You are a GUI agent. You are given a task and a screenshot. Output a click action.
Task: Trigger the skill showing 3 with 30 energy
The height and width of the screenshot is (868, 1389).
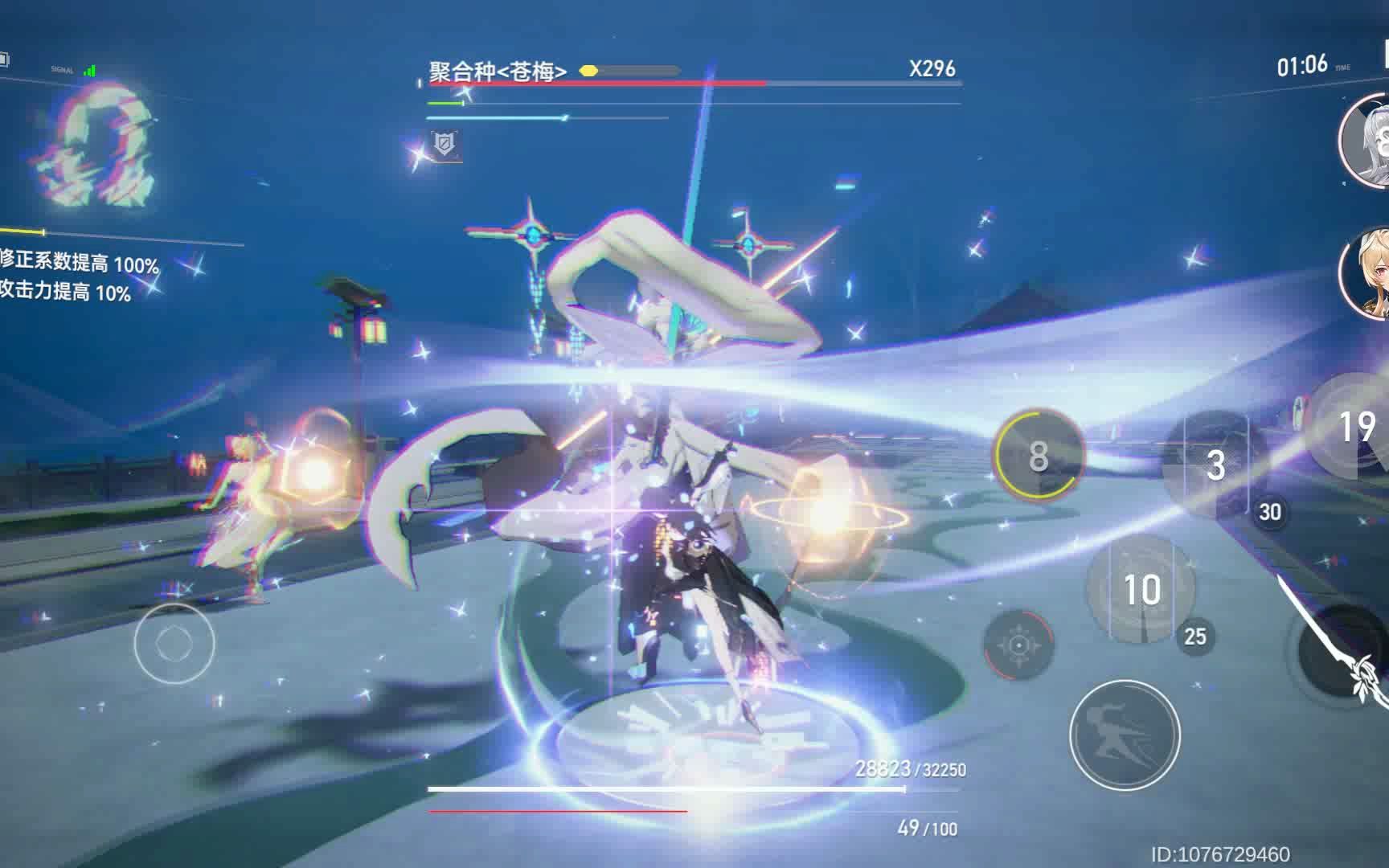tap(1215, 466)
